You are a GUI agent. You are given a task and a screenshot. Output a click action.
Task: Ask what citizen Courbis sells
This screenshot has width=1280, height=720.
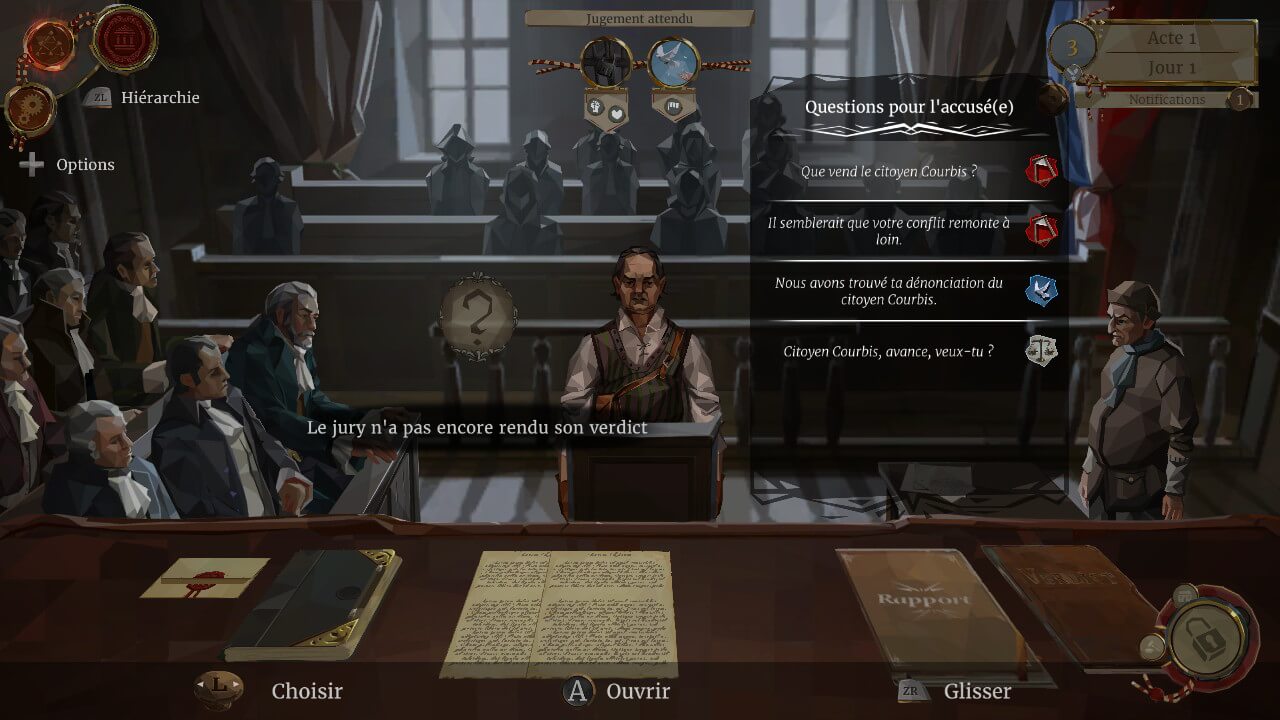[x=888, y=172]
